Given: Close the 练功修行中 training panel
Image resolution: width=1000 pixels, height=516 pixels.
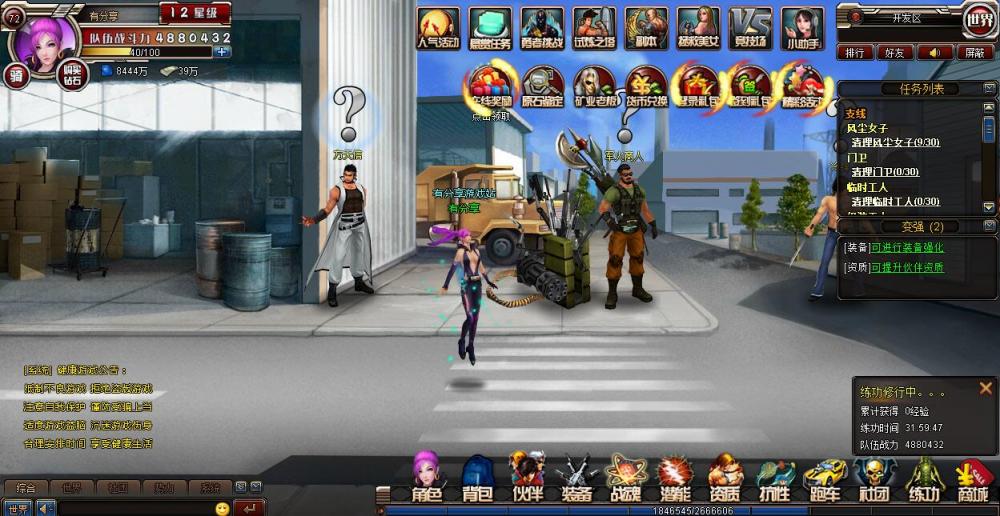Looking at the screenshot, I should coord(986,388).
